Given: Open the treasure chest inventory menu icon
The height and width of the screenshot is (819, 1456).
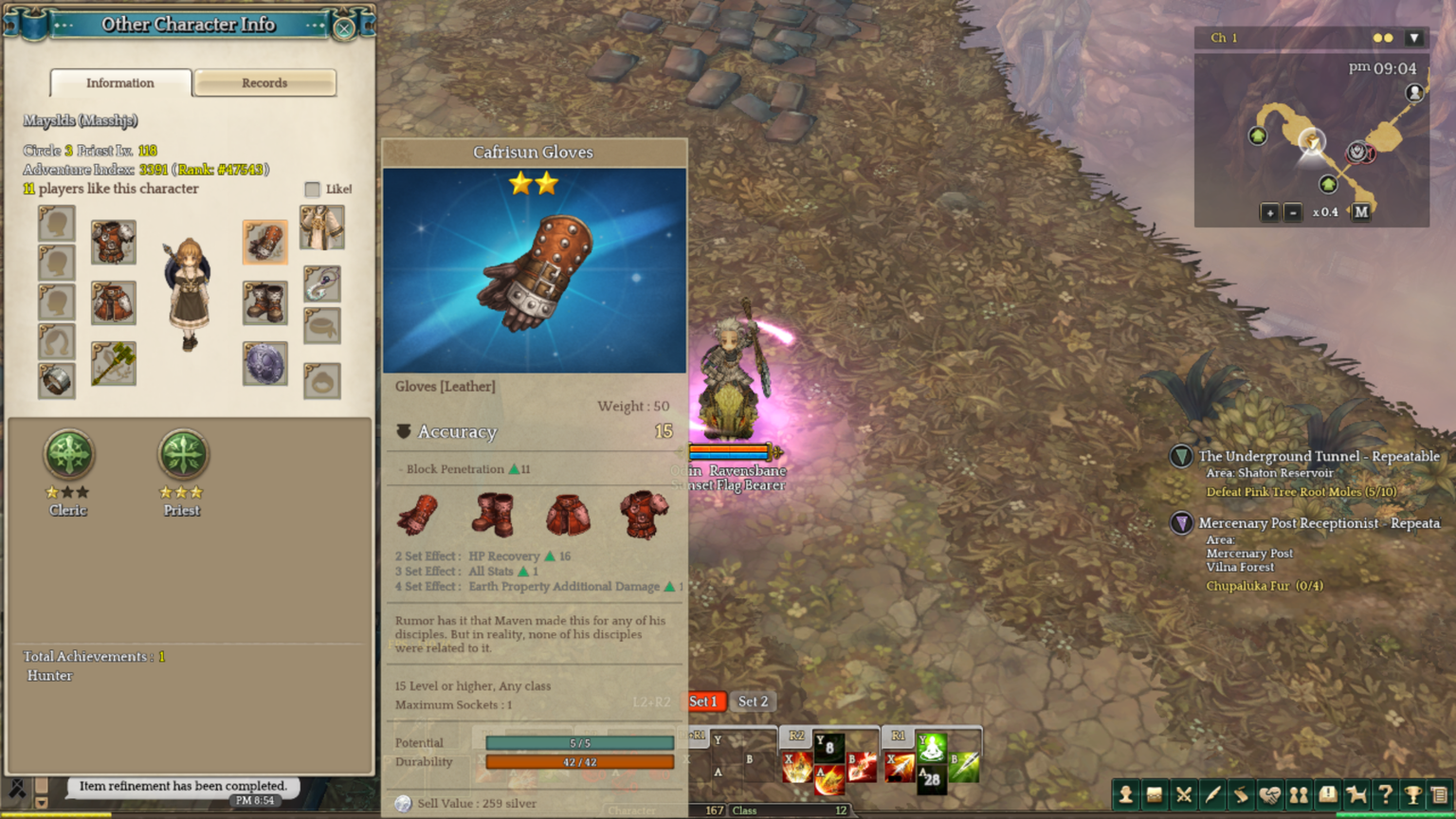Looking at the screenshot, I should coord(1154,795).
